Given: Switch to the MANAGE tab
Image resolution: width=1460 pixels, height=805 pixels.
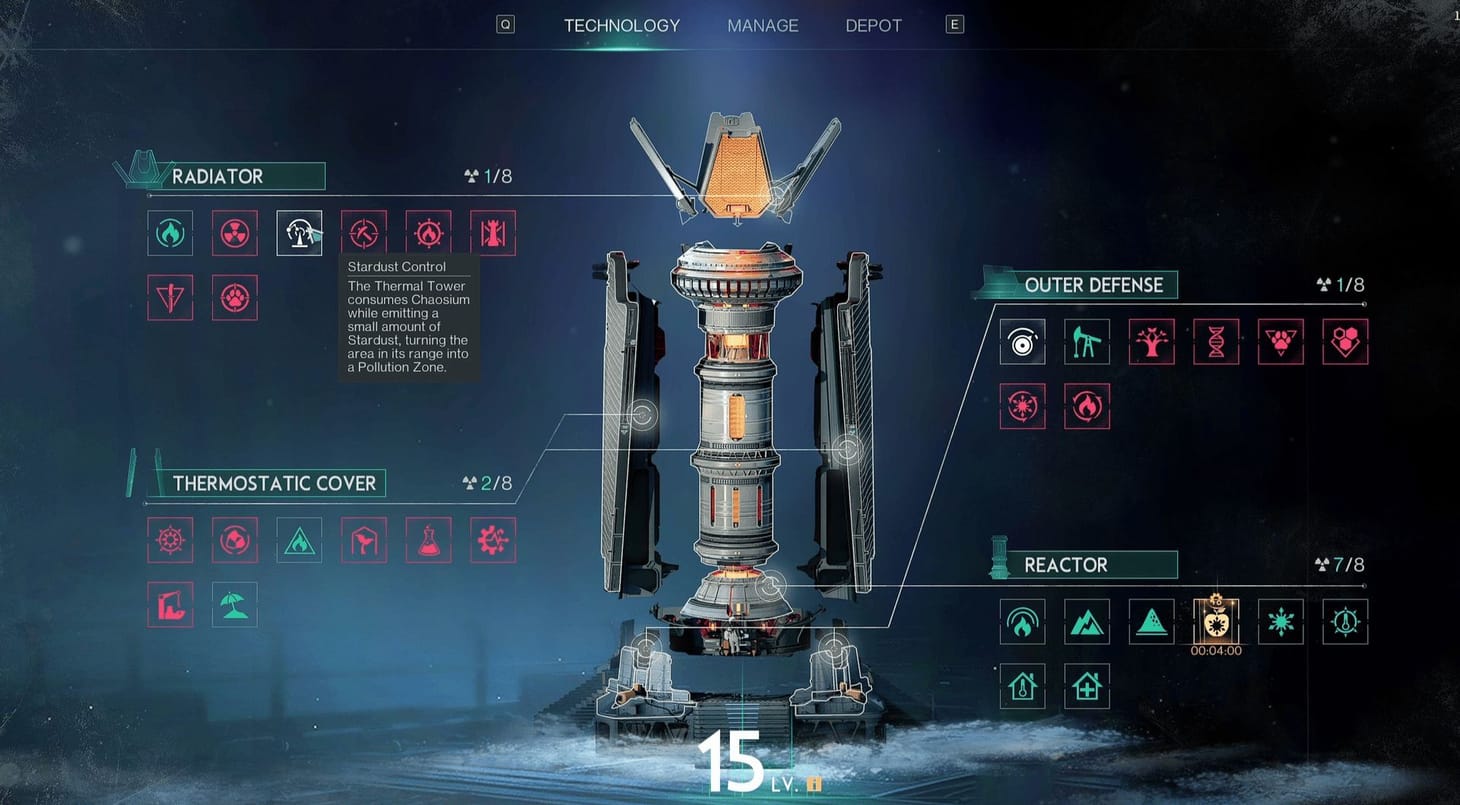Looking at the screenshot, I should (x=762, y=25).
